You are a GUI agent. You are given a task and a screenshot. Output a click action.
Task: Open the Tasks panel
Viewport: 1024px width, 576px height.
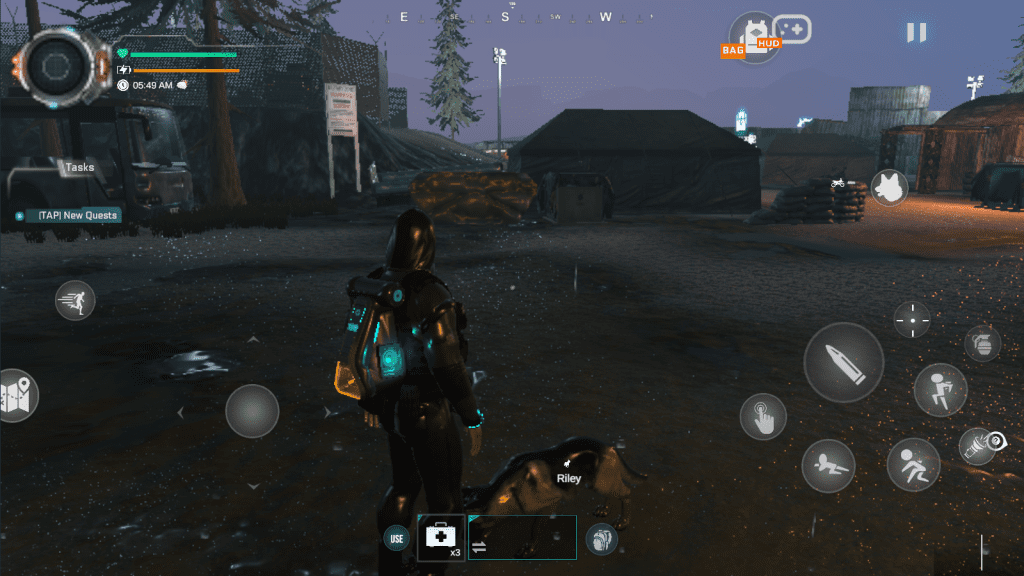click(x=80, y=167)
